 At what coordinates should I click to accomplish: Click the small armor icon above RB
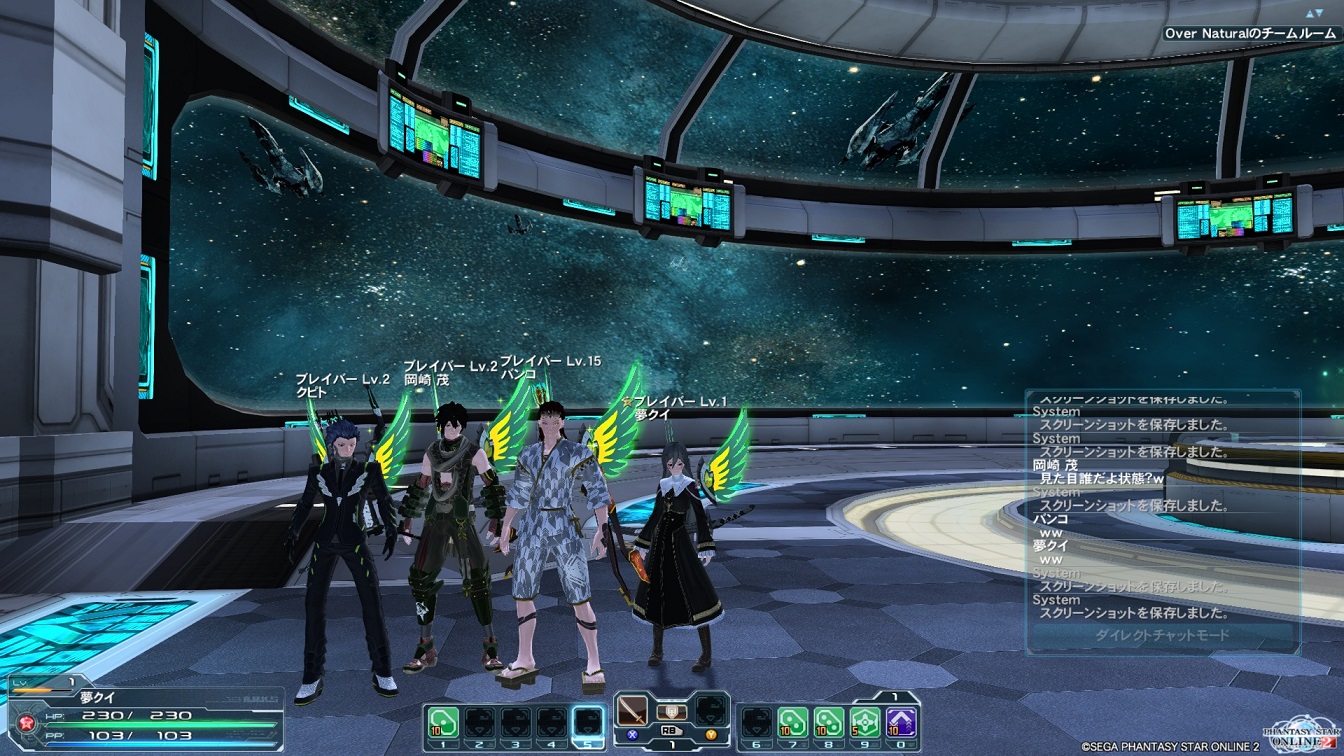coord(671,711)
